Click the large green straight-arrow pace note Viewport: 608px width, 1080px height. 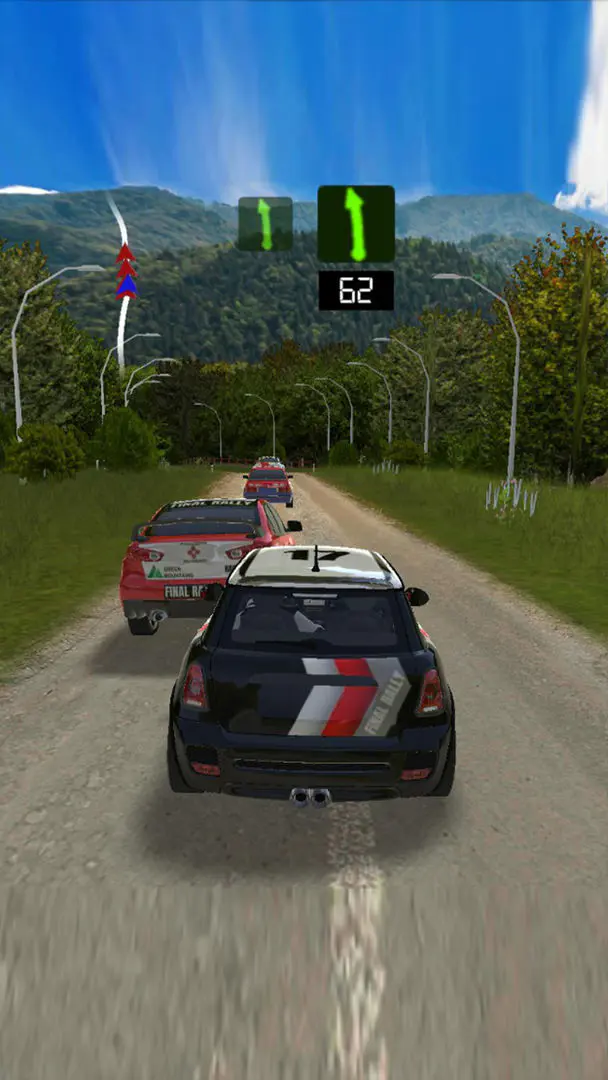point(355,224)
